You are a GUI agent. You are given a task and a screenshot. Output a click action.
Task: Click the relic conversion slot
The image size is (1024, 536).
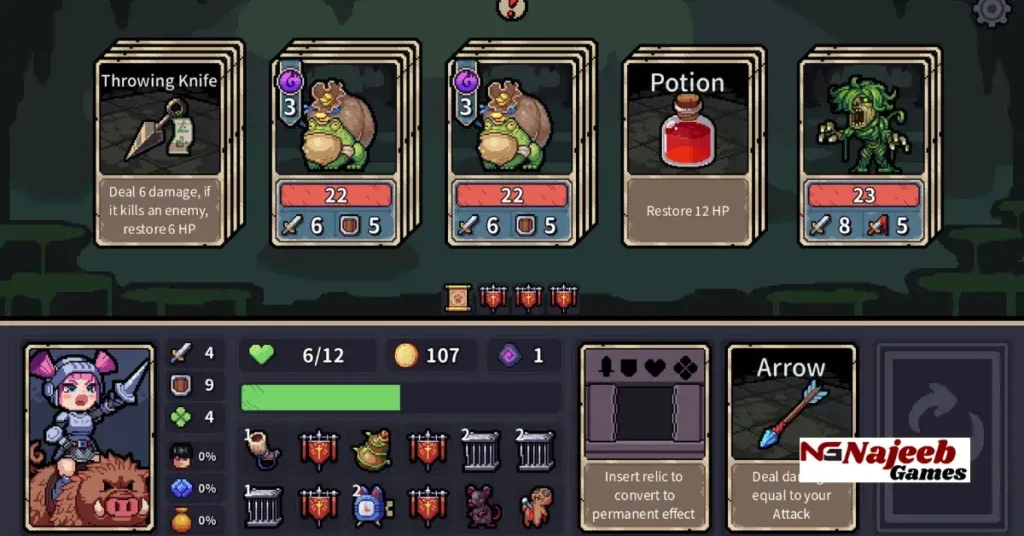644,411
